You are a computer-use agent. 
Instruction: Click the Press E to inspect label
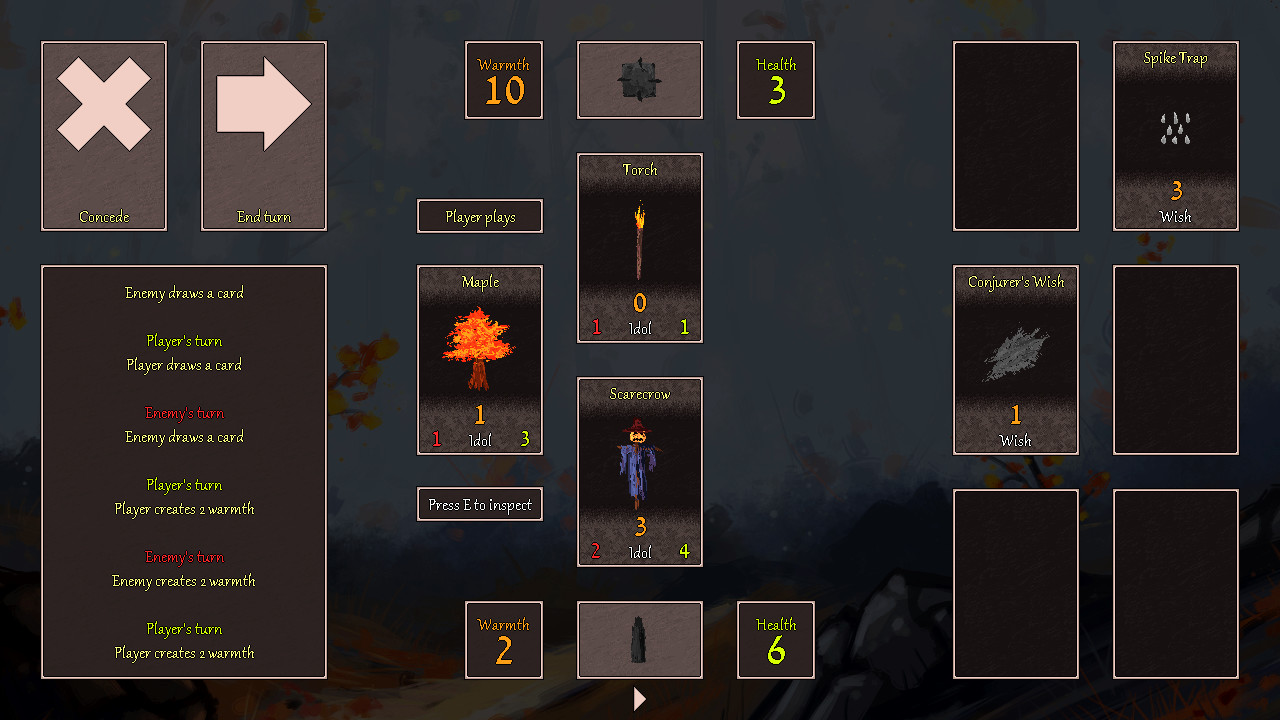pos(479,504)
